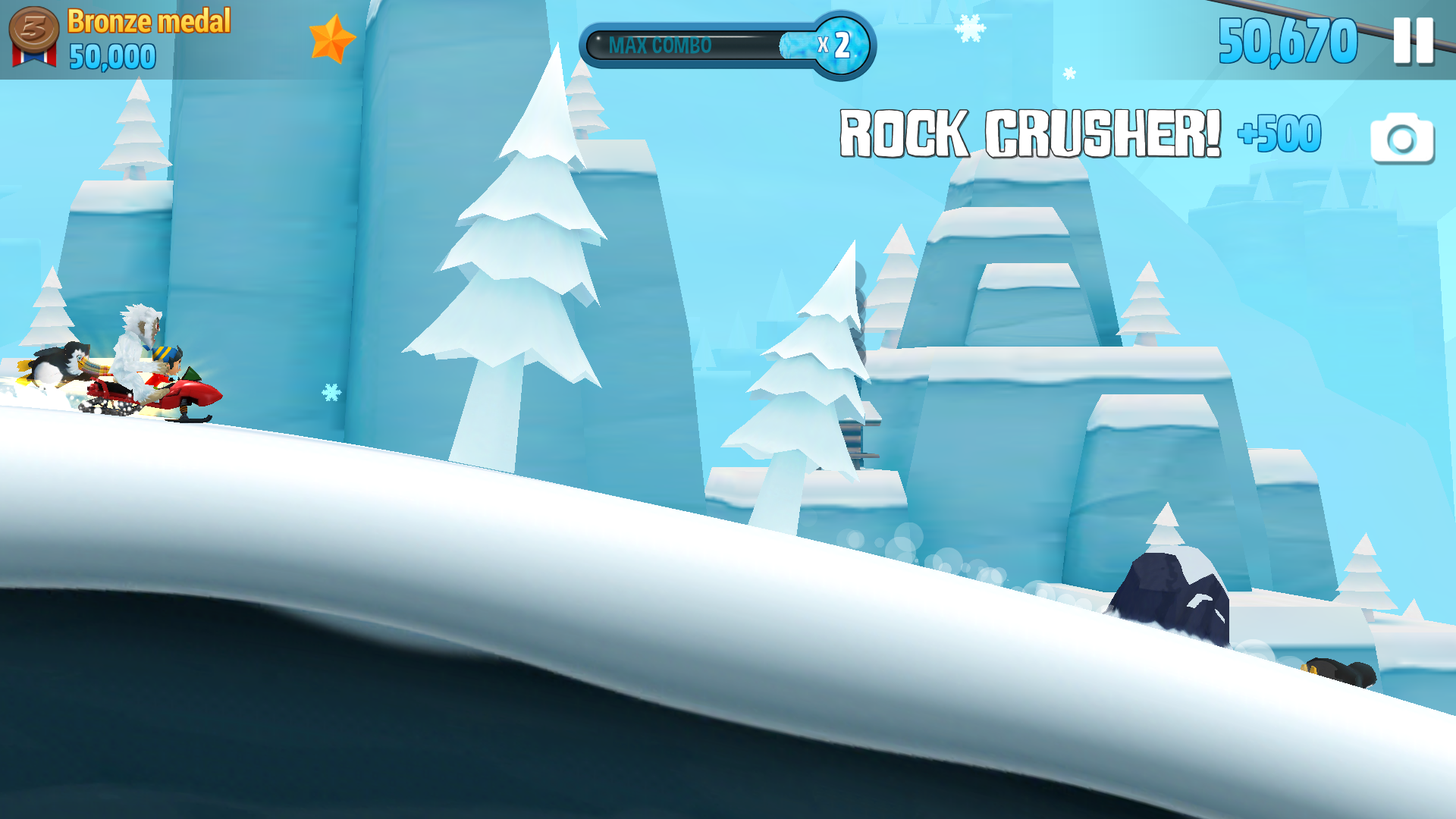Pause the game with the pause button

1413,41
